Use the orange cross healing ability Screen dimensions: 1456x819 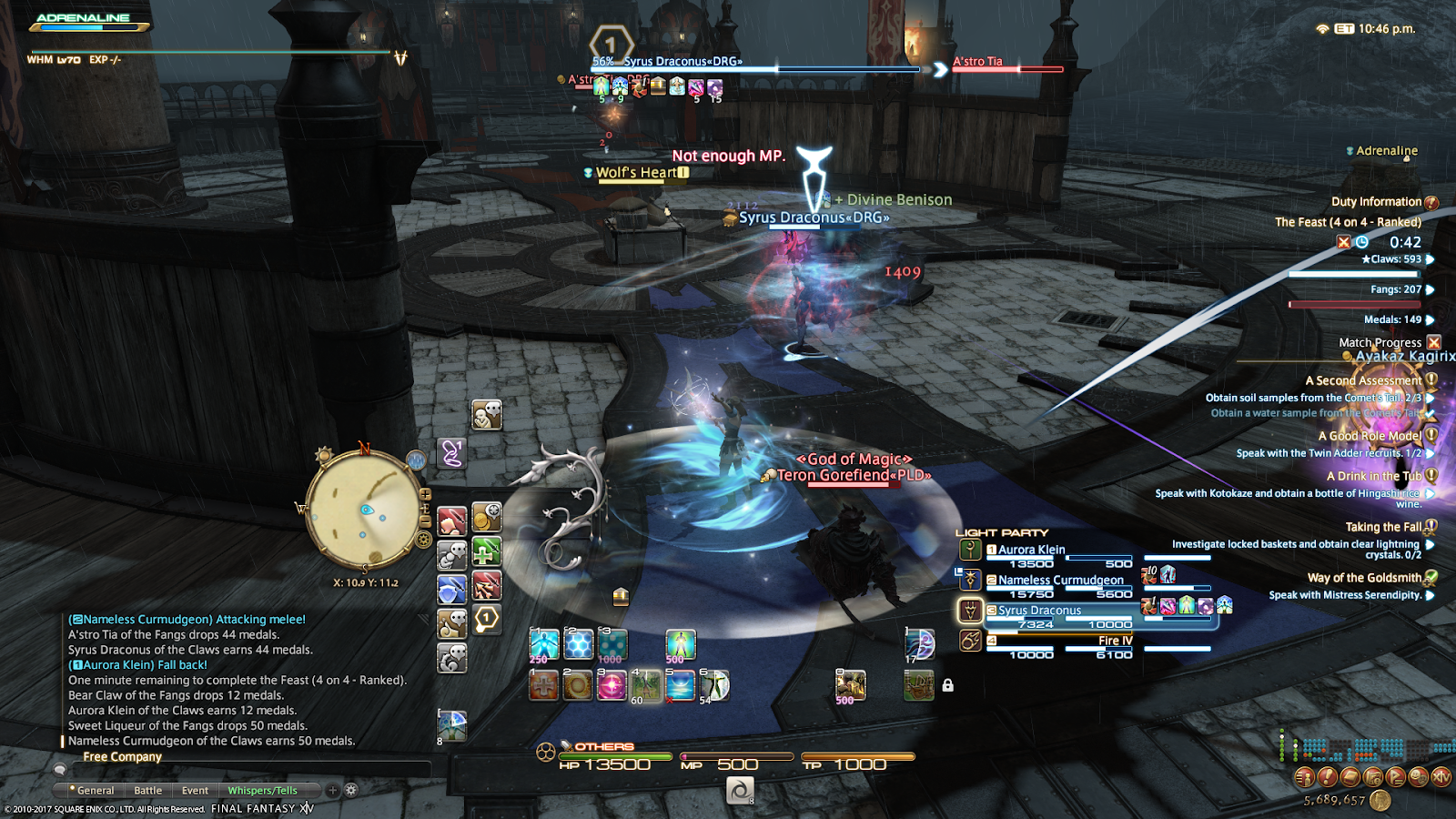click(543, 685)
